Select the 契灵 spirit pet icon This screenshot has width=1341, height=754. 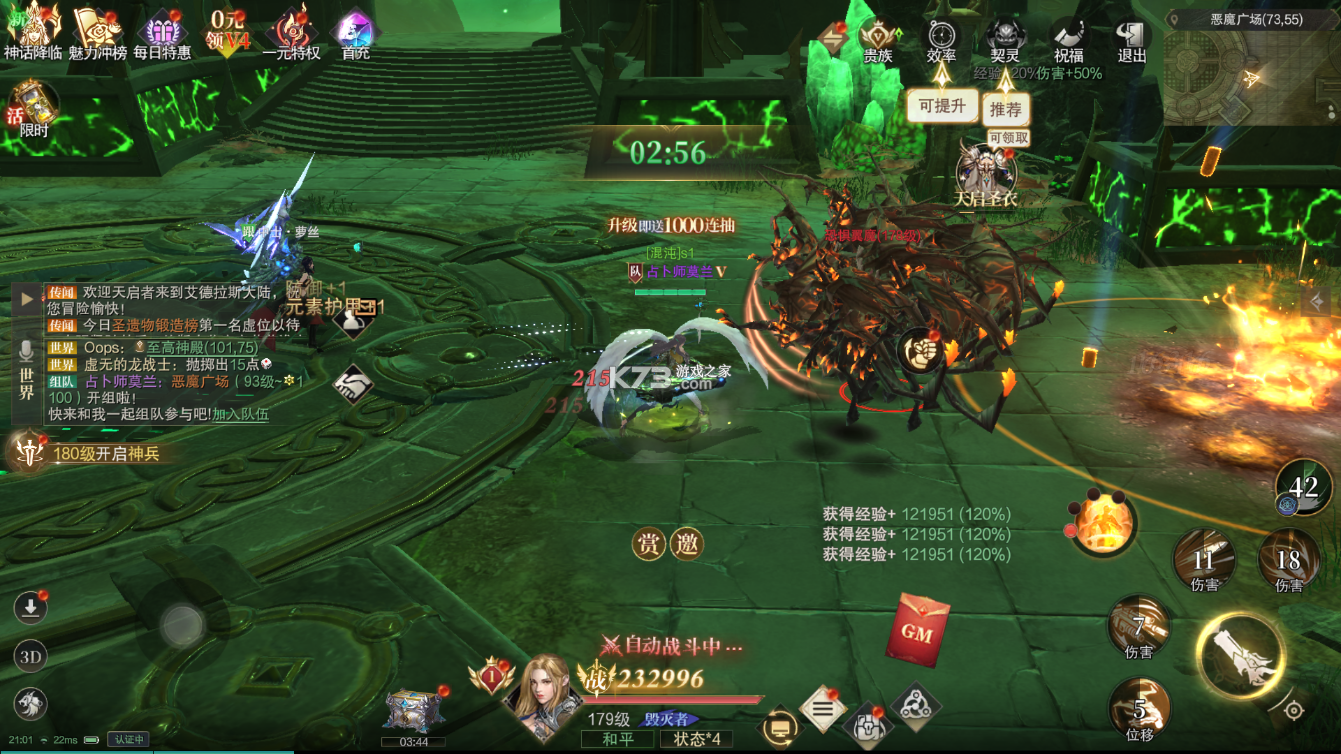(x=1004, y=35)
